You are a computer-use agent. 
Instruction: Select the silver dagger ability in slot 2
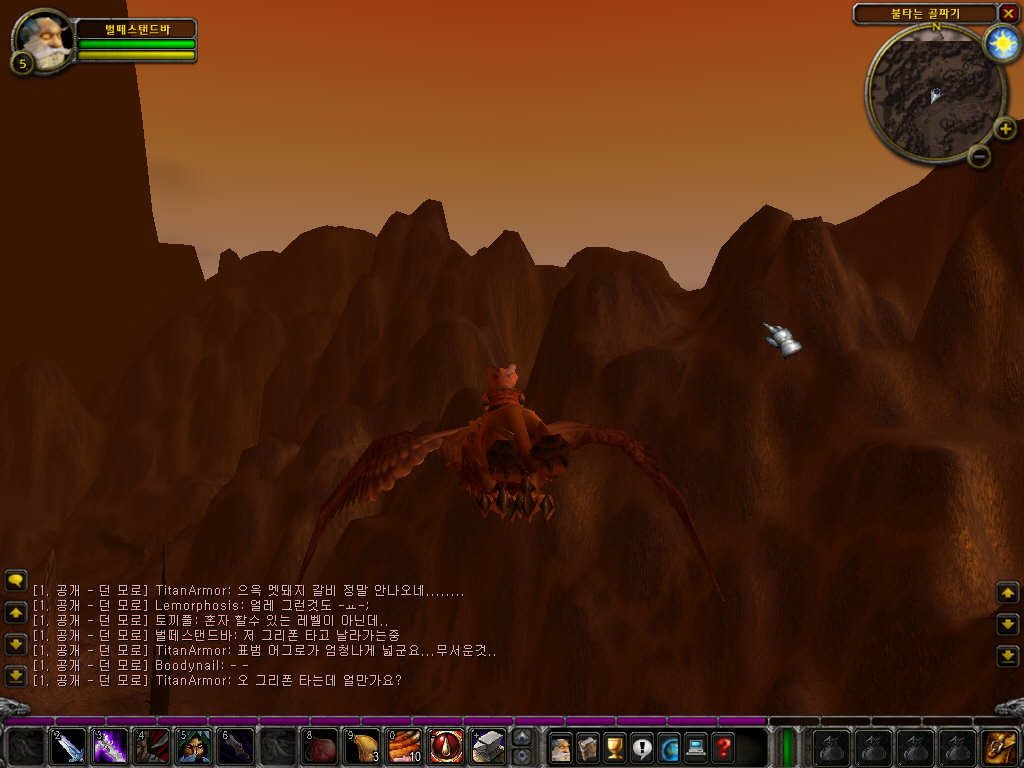(68, 747)
